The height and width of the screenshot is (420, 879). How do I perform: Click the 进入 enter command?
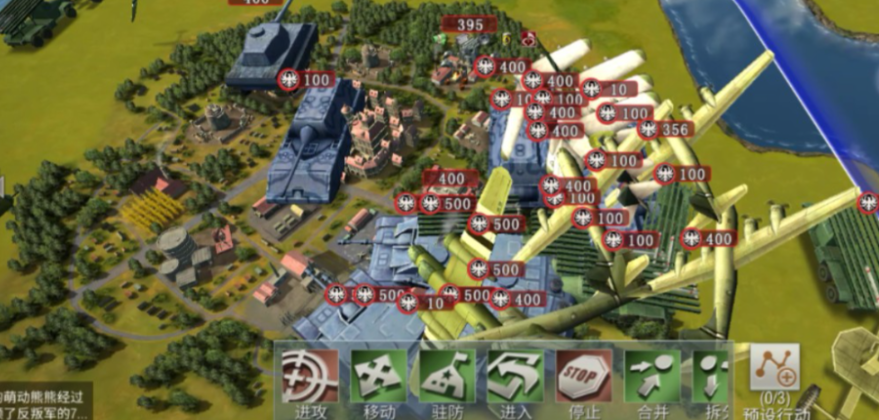(x=516, y=377)
